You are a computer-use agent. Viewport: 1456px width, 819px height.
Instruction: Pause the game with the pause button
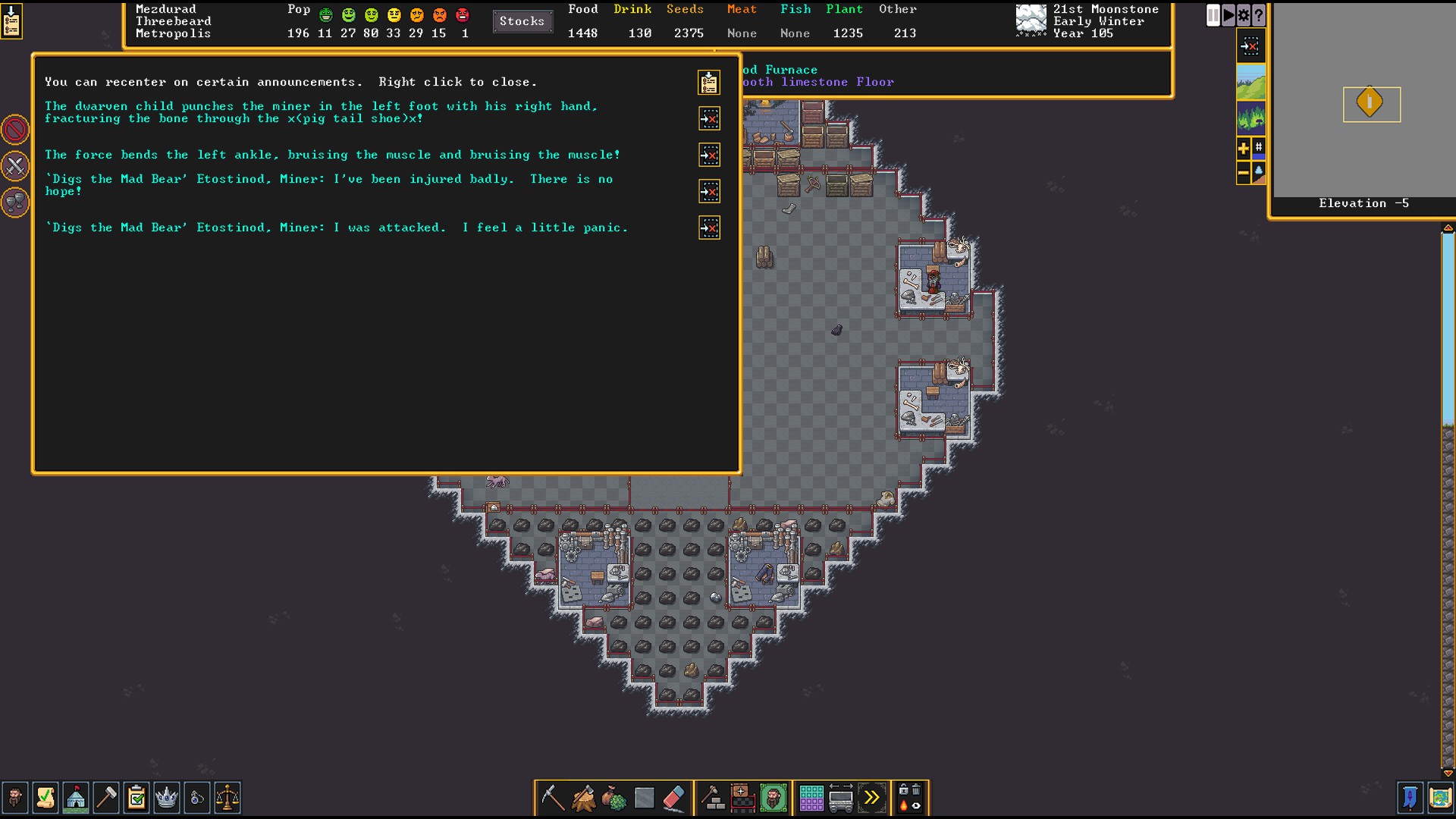click(x=1213, y=15)
